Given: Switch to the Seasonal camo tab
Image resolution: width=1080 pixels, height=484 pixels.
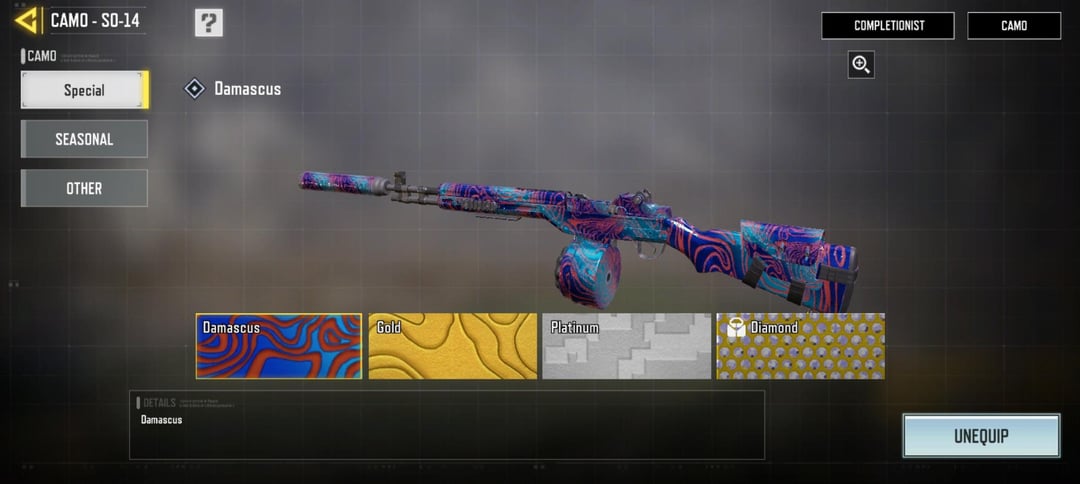Looking at the screenshot, I should (84, 139).
